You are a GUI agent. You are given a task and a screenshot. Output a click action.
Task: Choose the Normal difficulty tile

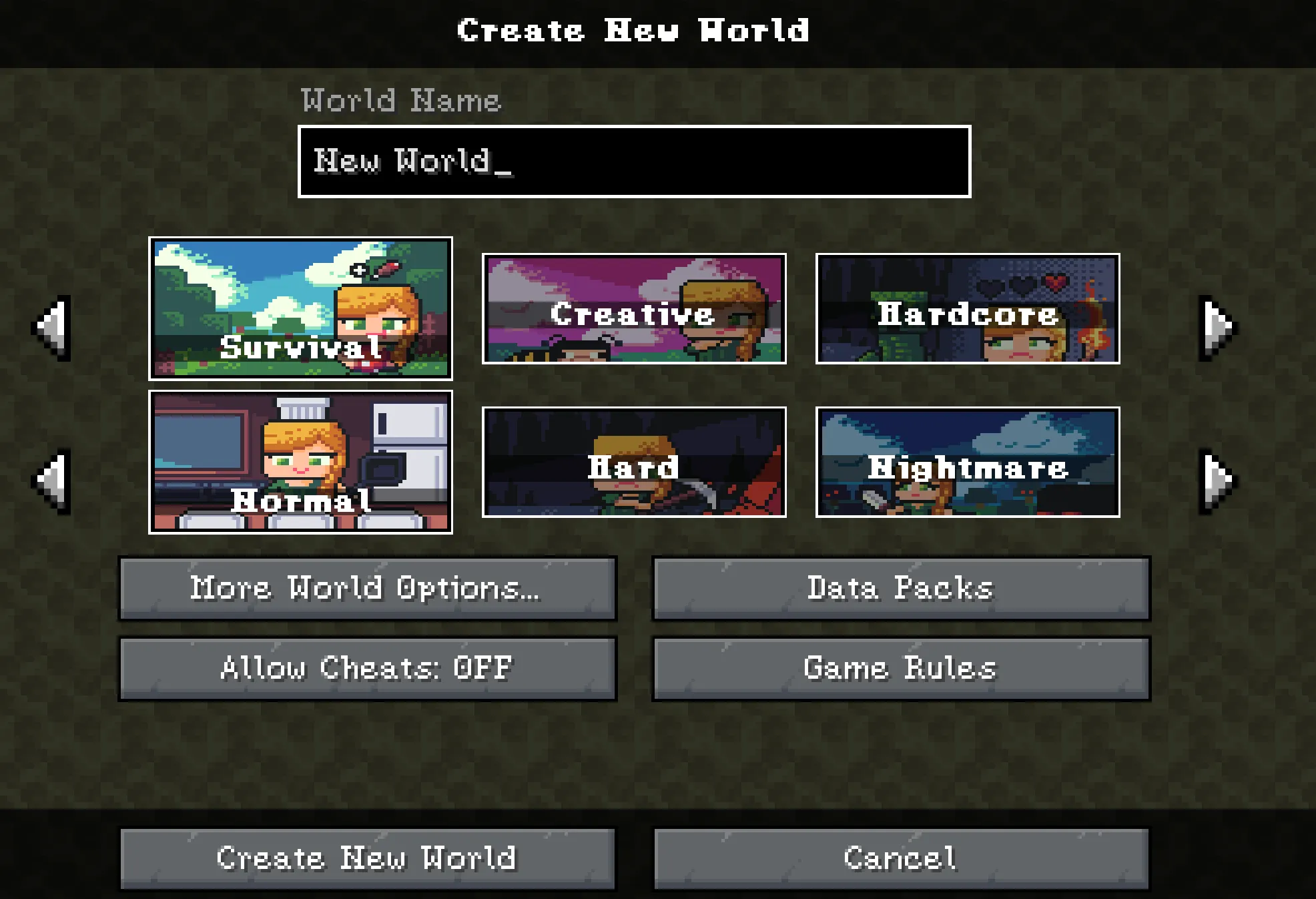pos(300,461)
